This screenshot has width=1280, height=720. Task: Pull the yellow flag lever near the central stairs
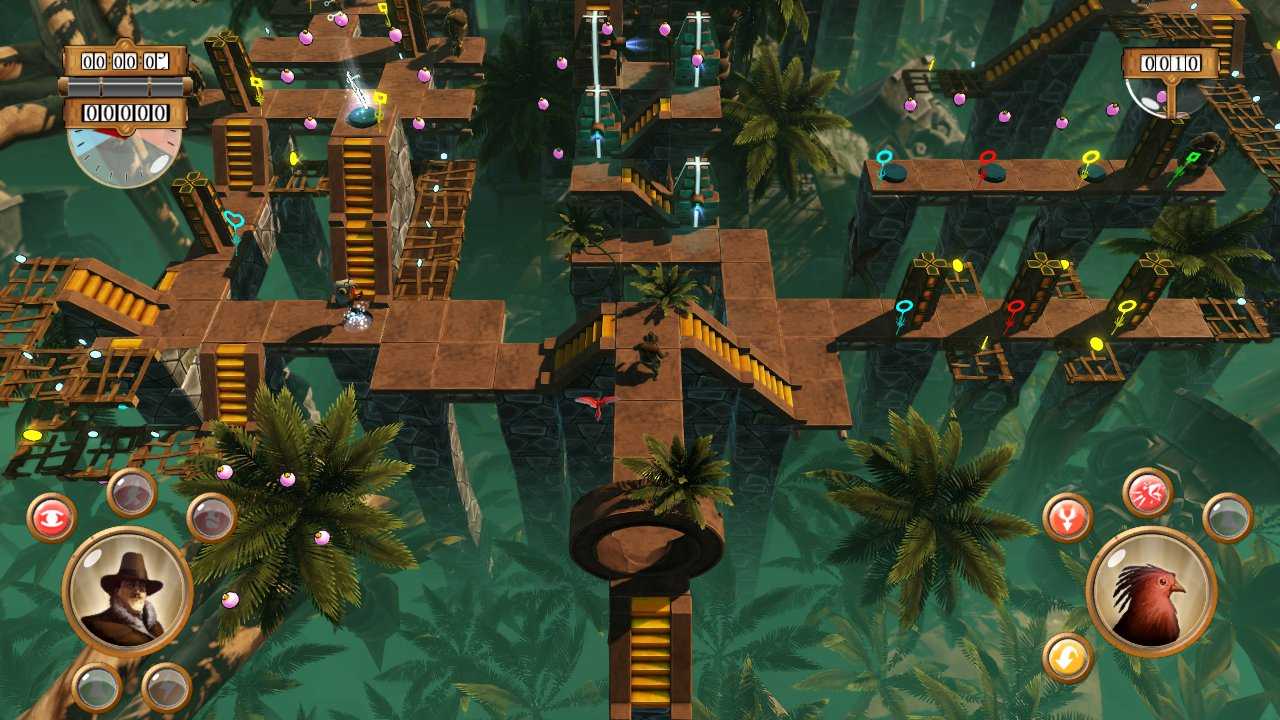[381, 99]
